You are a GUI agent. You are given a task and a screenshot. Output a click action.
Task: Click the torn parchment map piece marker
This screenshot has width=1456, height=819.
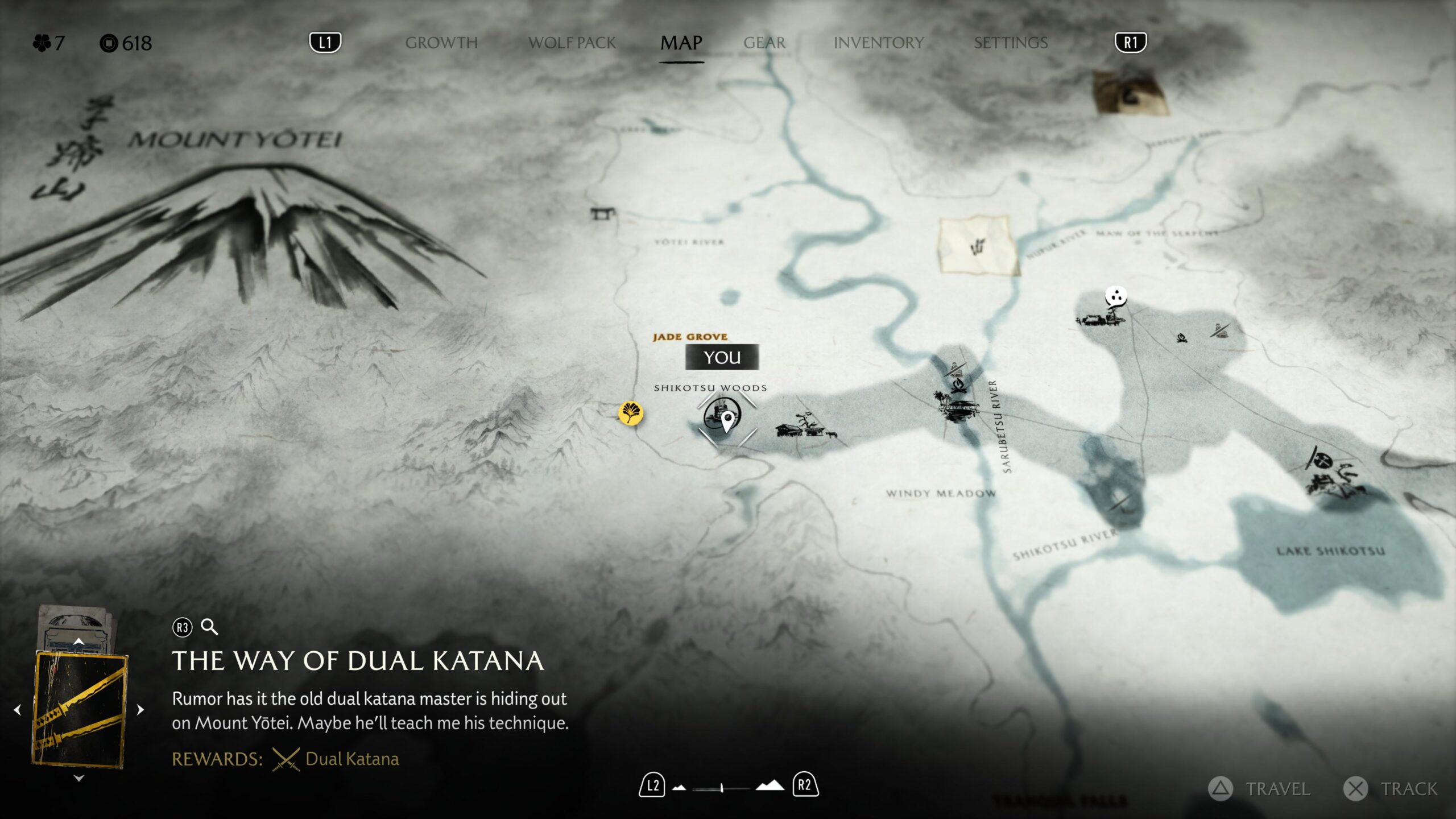point(978,246)
